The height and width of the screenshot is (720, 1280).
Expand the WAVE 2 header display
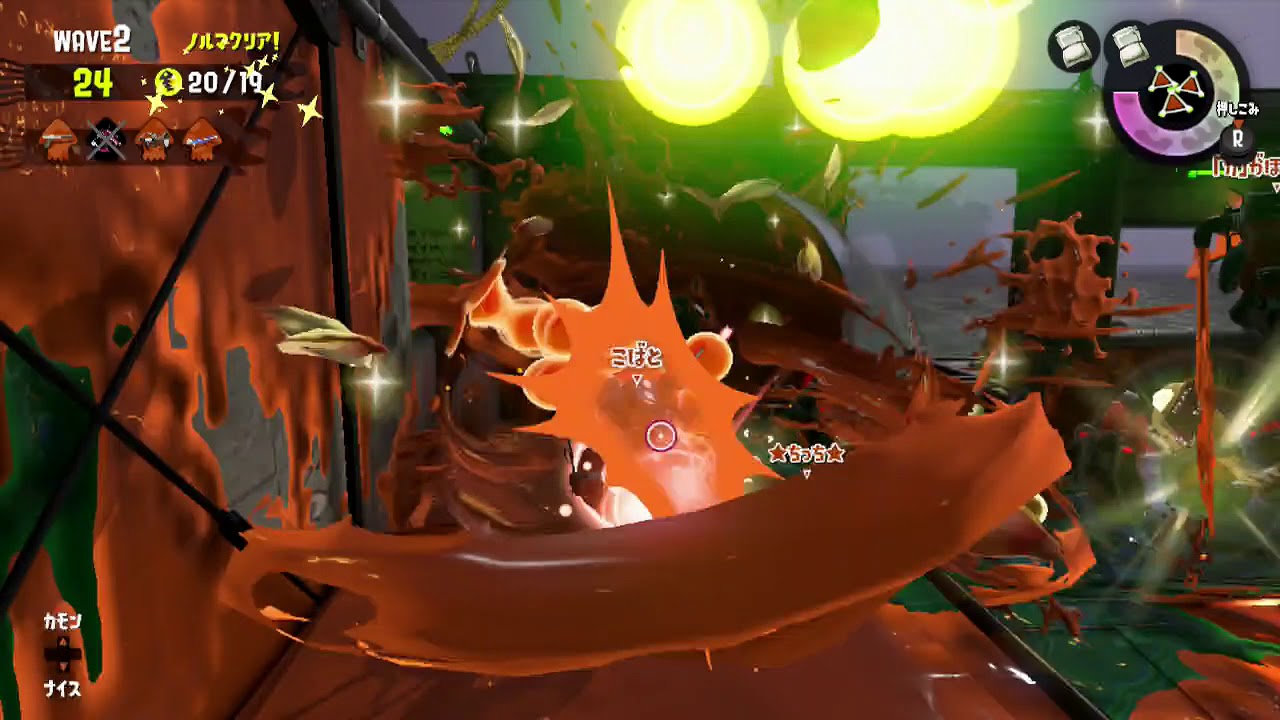[92, 40]
